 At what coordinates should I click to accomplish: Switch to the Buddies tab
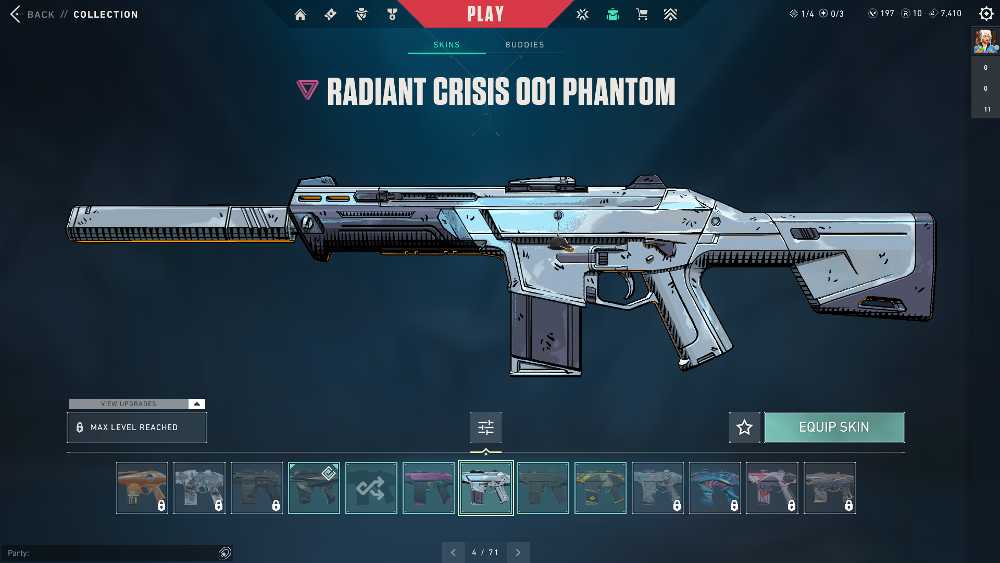point(524,45)
